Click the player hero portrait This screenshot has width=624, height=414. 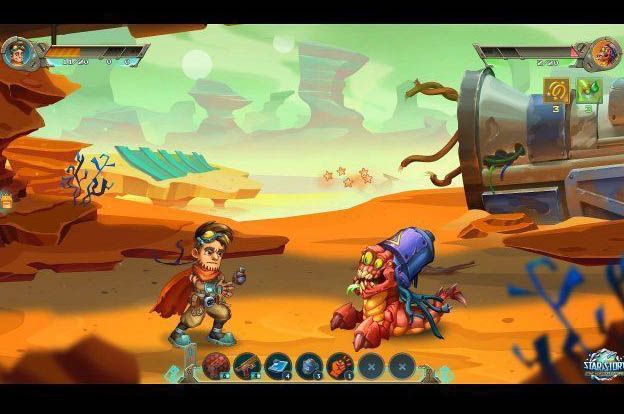coord(17,52)
